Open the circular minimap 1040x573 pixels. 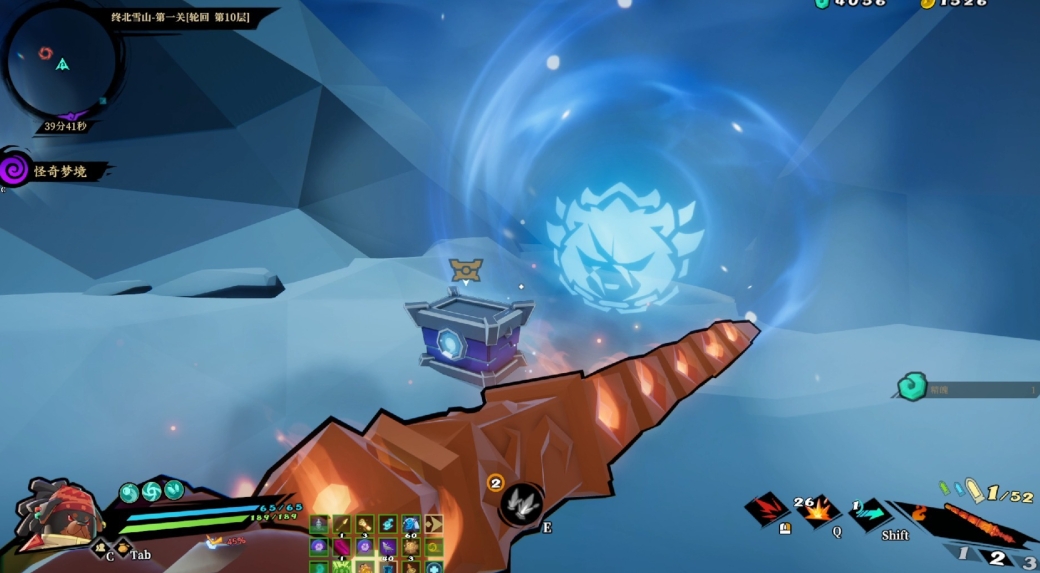pos(62,62)
